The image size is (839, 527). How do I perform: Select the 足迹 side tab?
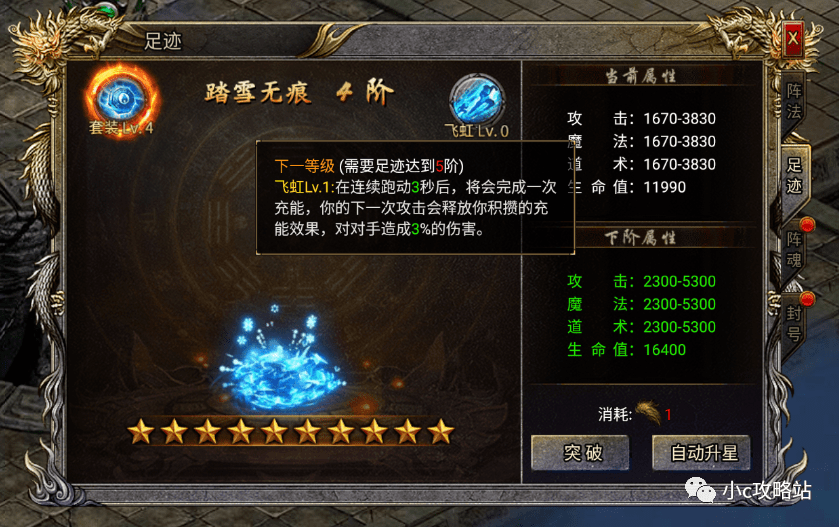[x=794, y=174]
